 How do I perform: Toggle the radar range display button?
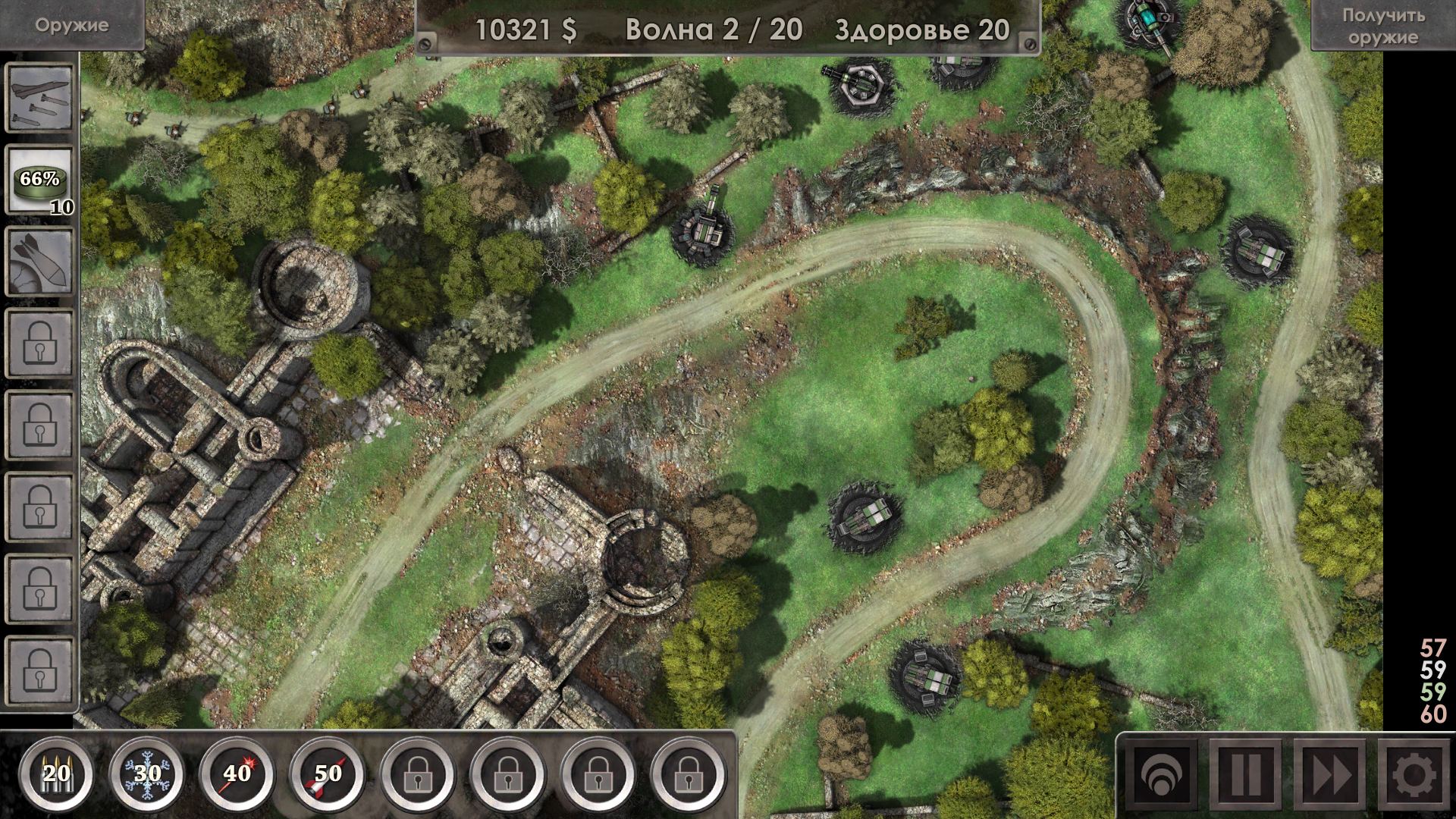[x=1161, y=777]
